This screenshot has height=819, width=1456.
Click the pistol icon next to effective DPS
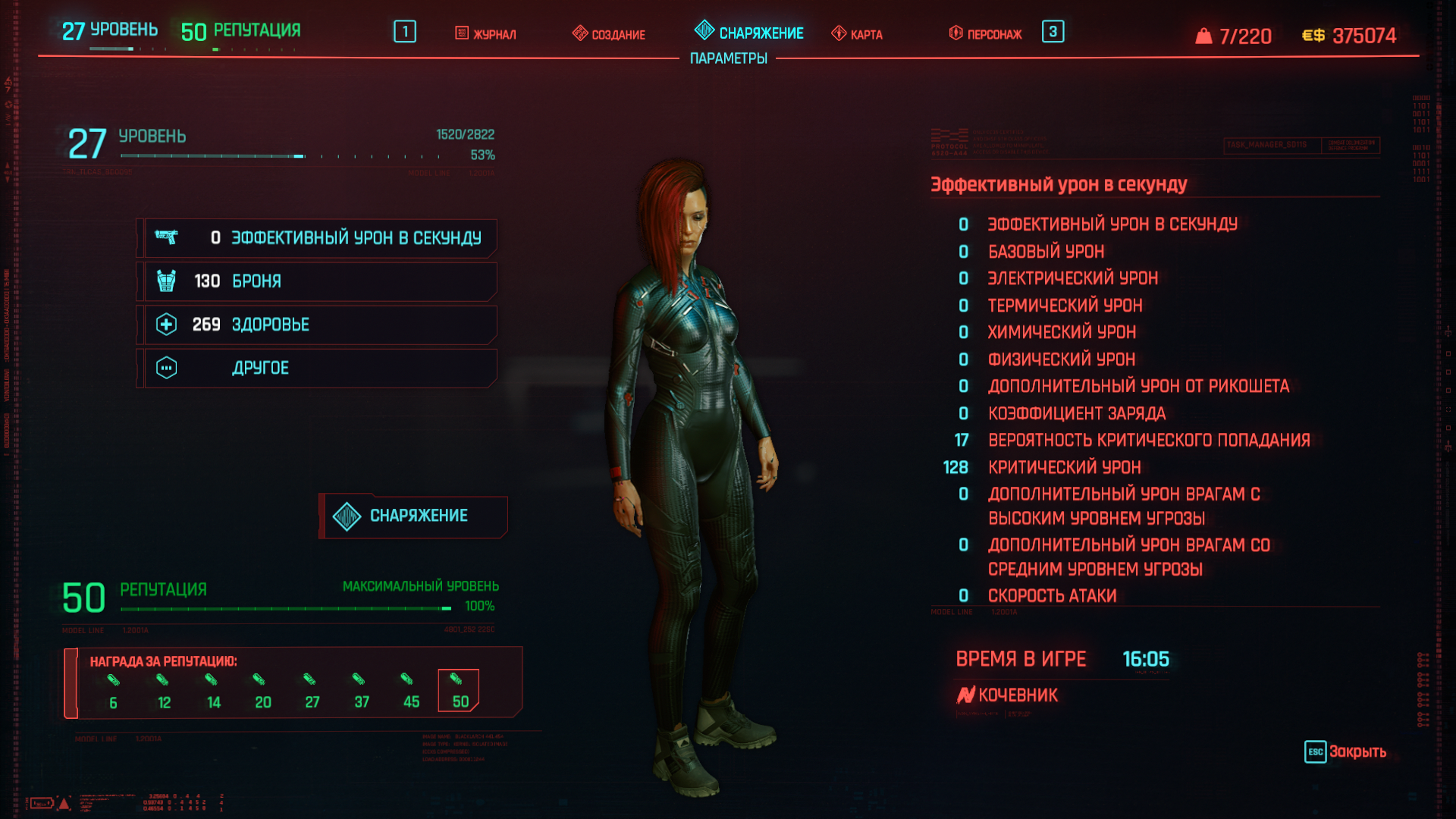[168, 237]
